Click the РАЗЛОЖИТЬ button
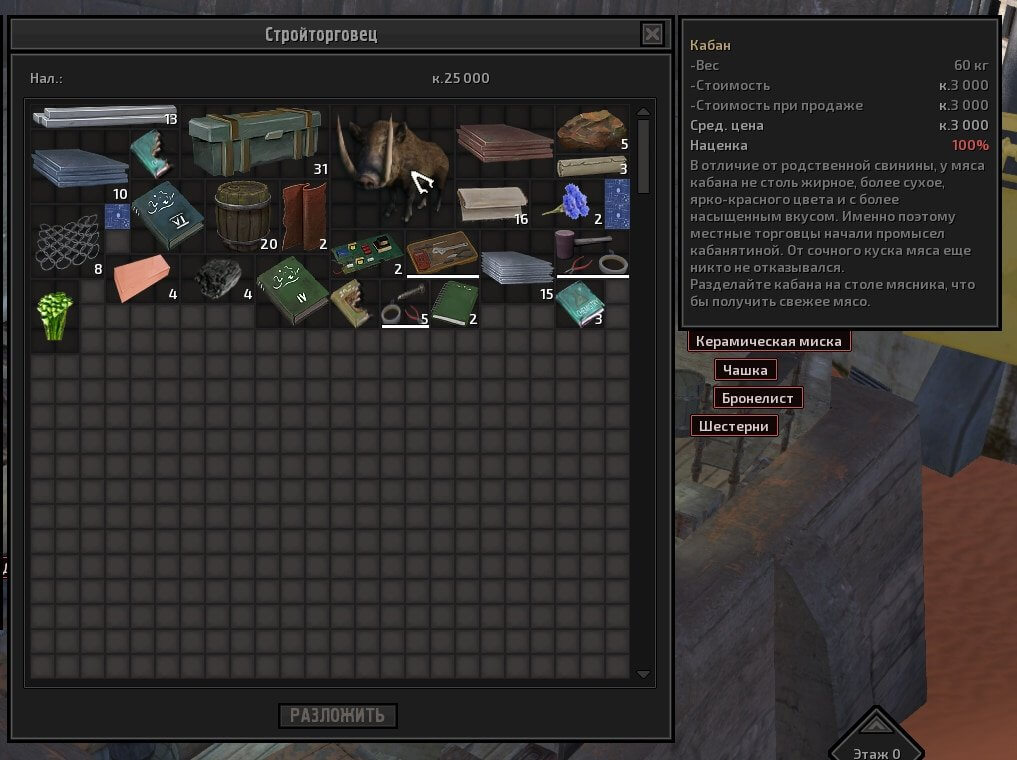1017x760 pixels. (338, 716)
